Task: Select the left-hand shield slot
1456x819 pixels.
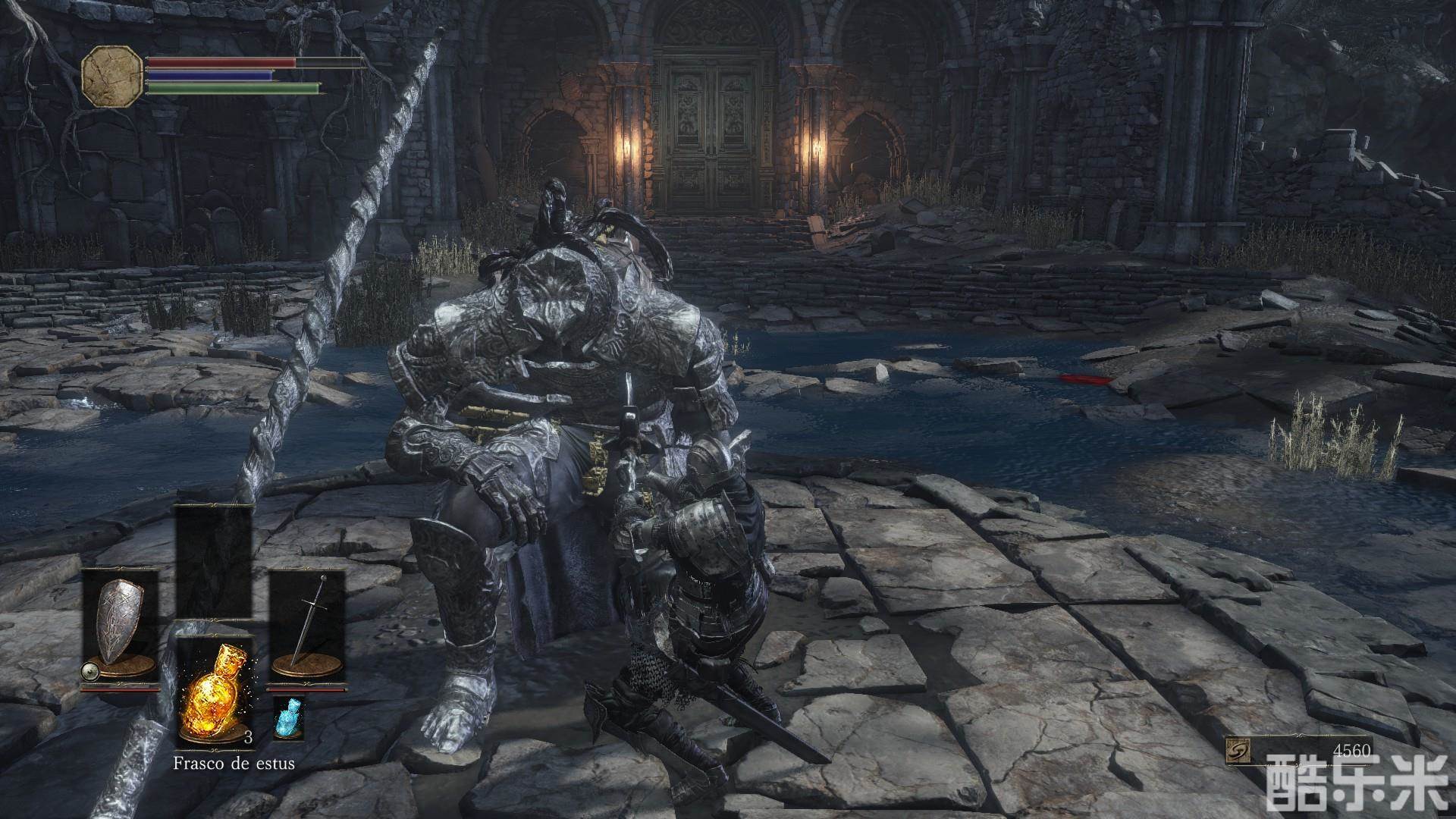Action: pyautogui.click(x=120, y=631)
